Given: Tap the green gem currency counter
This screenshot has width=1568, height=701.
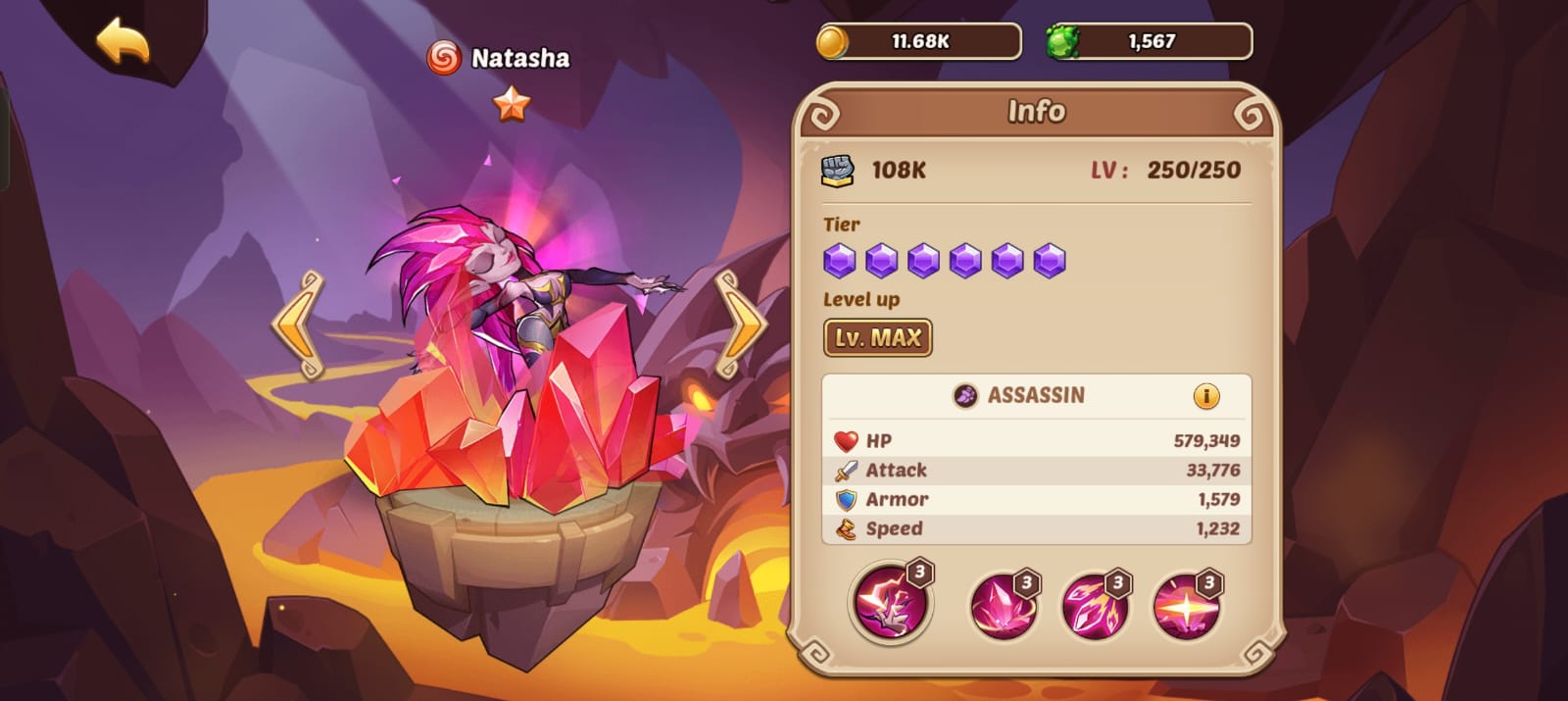Looking at the screenshot, I should pos(1150,42).
